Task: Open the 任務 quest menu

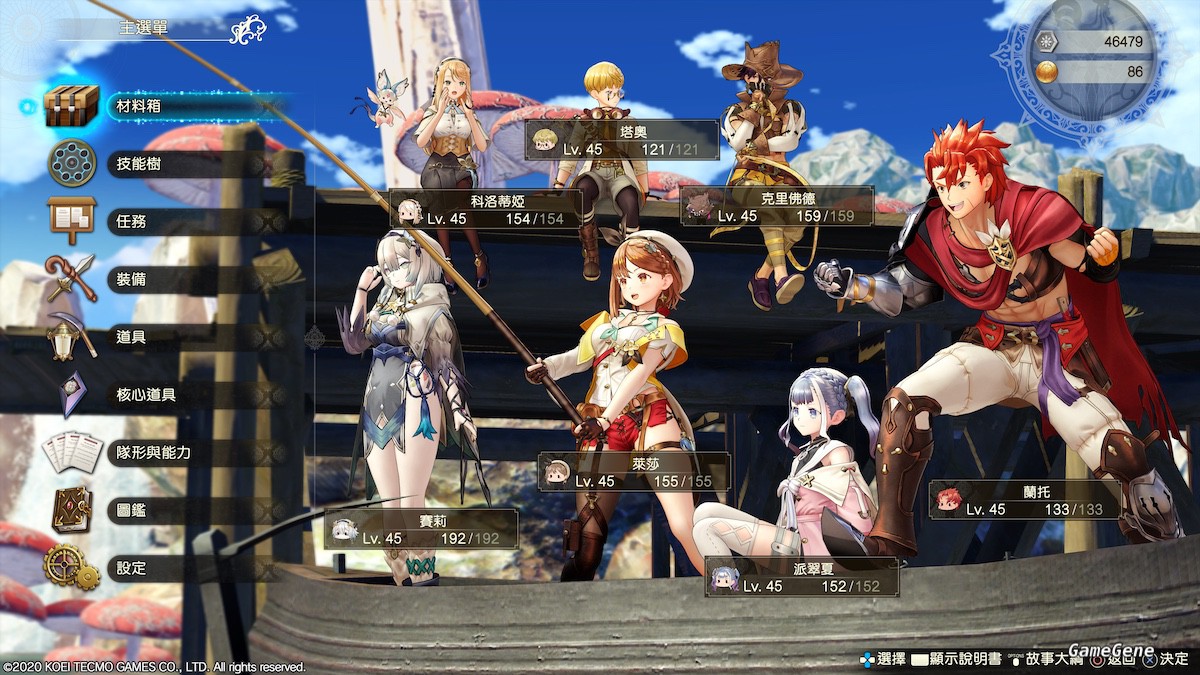Action: coord(130,221)
